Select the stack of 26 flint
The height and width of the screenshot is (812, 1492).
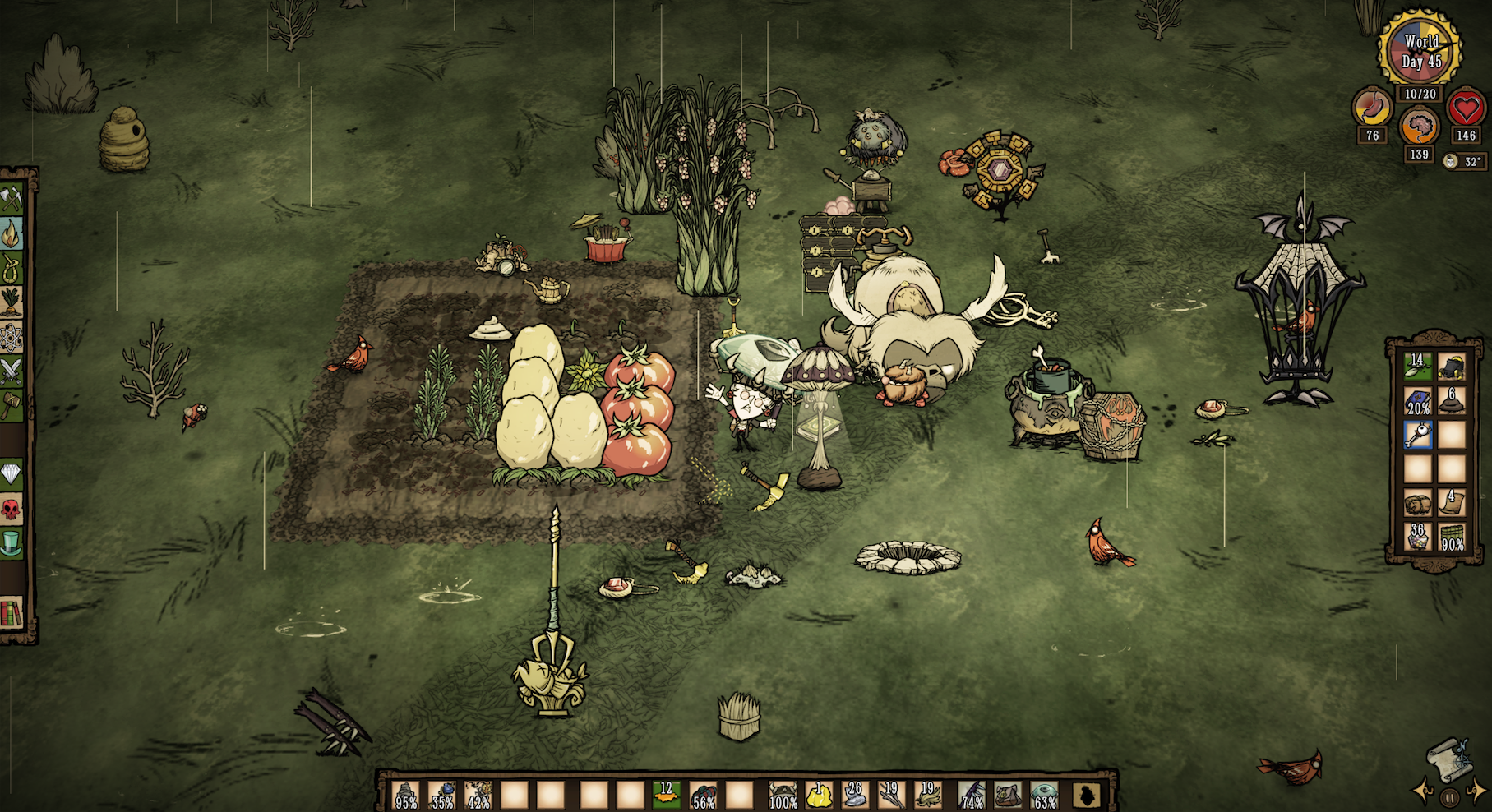click(x=855, y=796)
